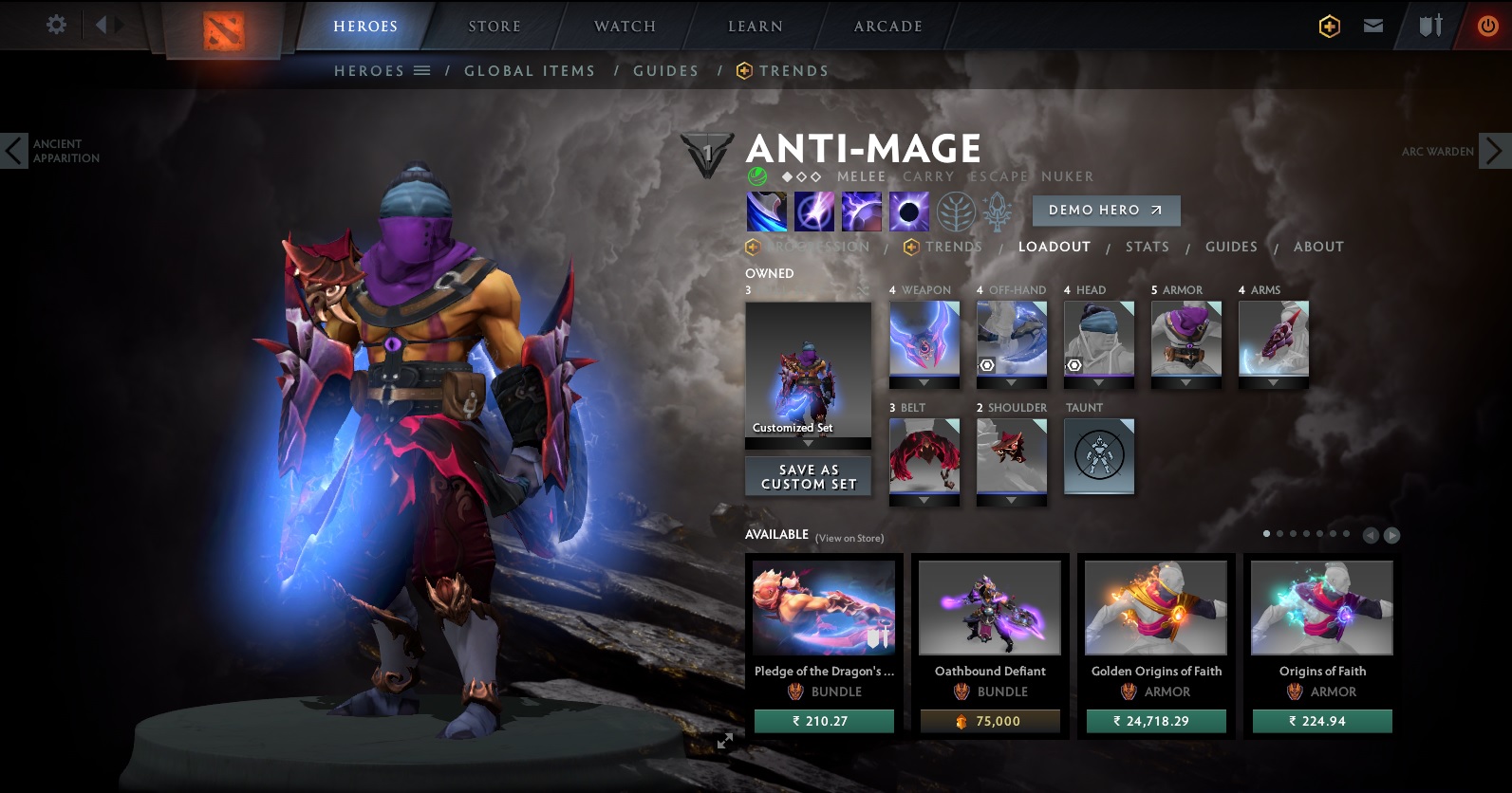Viewport: 1512px width, 793px height.
Task: Click the Oathbound Defiant 75,000 price bar
Action: (x=989, y=721)
